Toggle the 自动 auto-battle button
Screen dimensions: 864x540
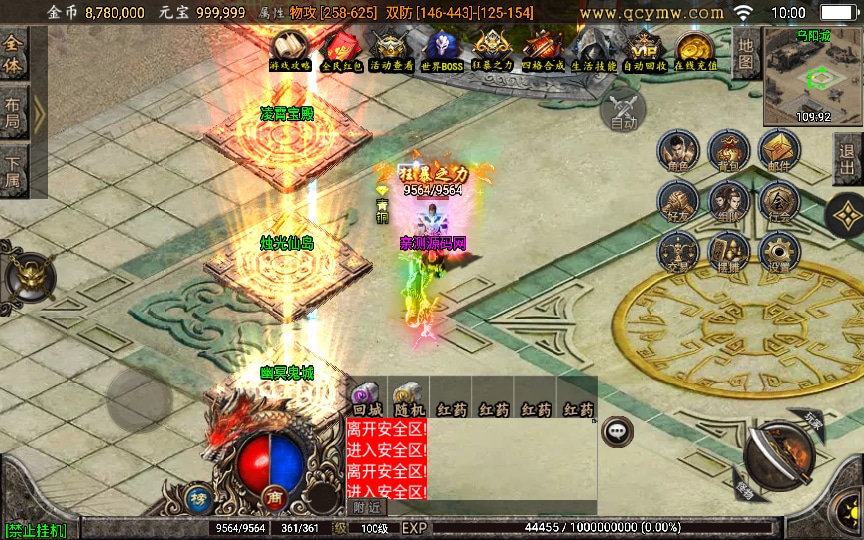(x=623, y=108)
